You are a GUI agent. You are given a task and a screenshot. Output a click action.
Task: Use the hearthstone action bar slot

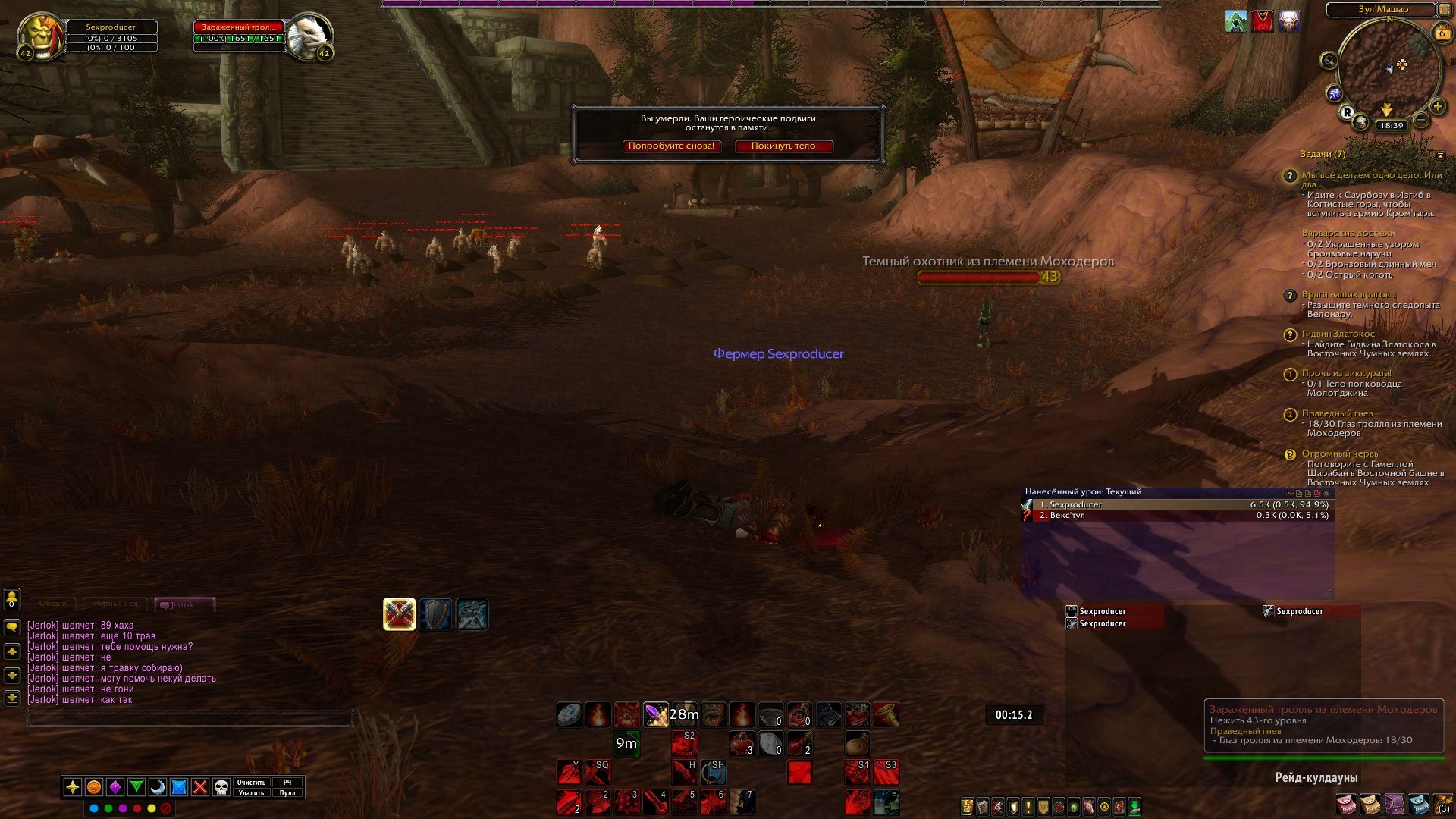pyautogui.click(x=570, y=714)
